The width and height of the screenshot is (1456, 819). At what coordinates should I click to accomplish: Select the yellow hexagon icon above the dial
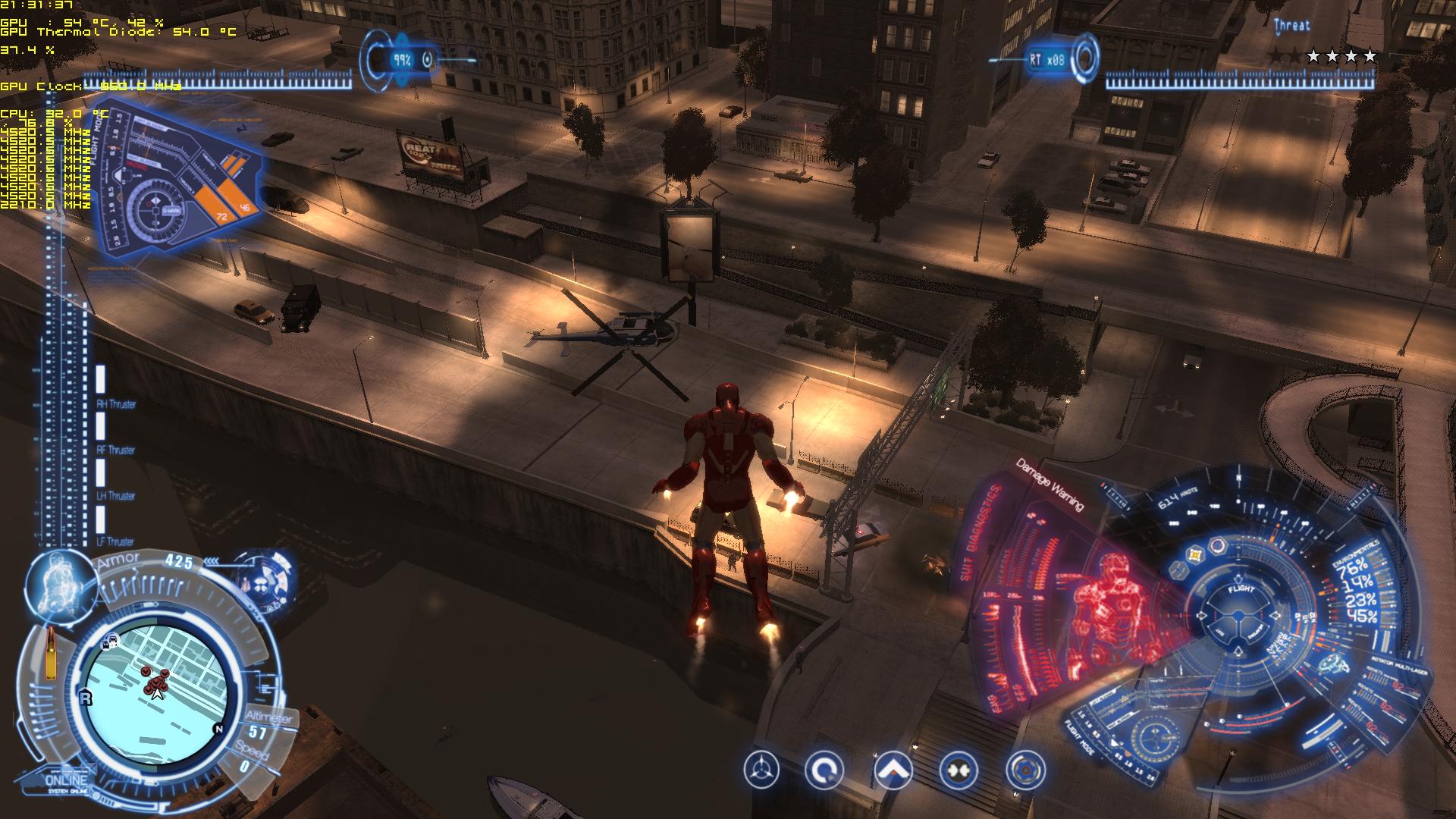tap(1196, 555)
